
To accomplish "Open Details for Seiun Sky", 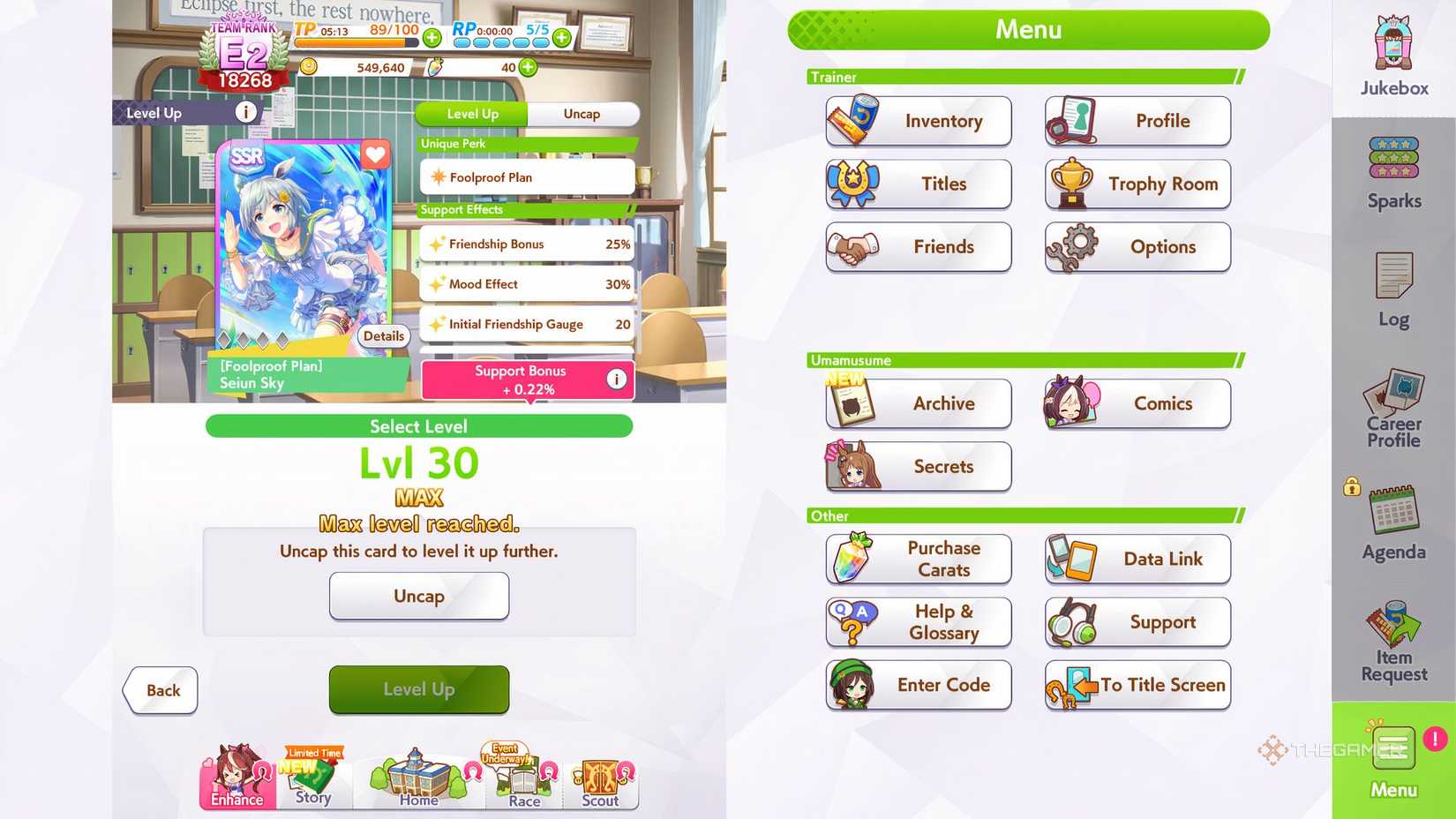I will (383, 336).
